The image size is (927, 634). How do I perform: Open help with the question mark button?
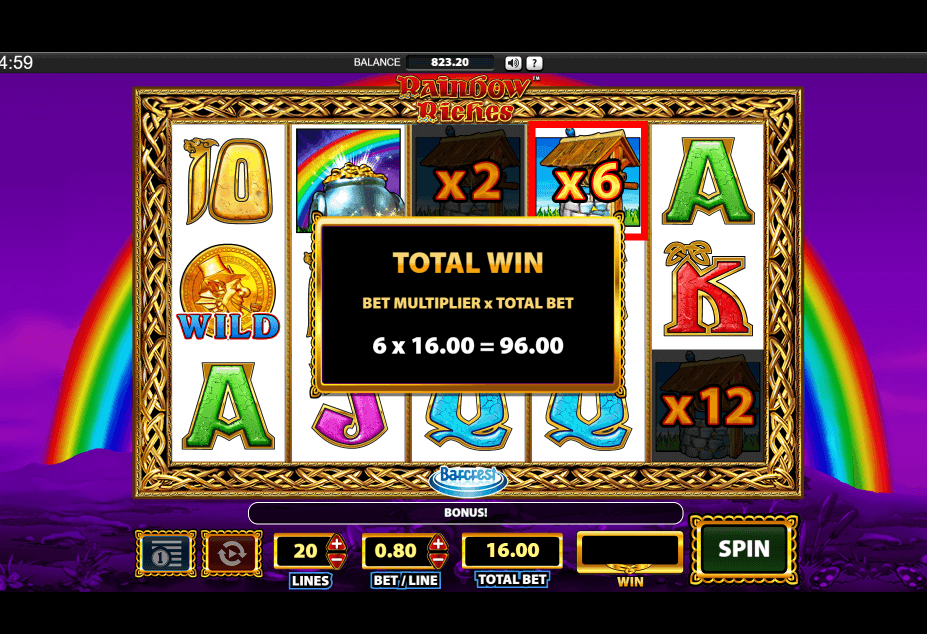click(x=535, y=62)
